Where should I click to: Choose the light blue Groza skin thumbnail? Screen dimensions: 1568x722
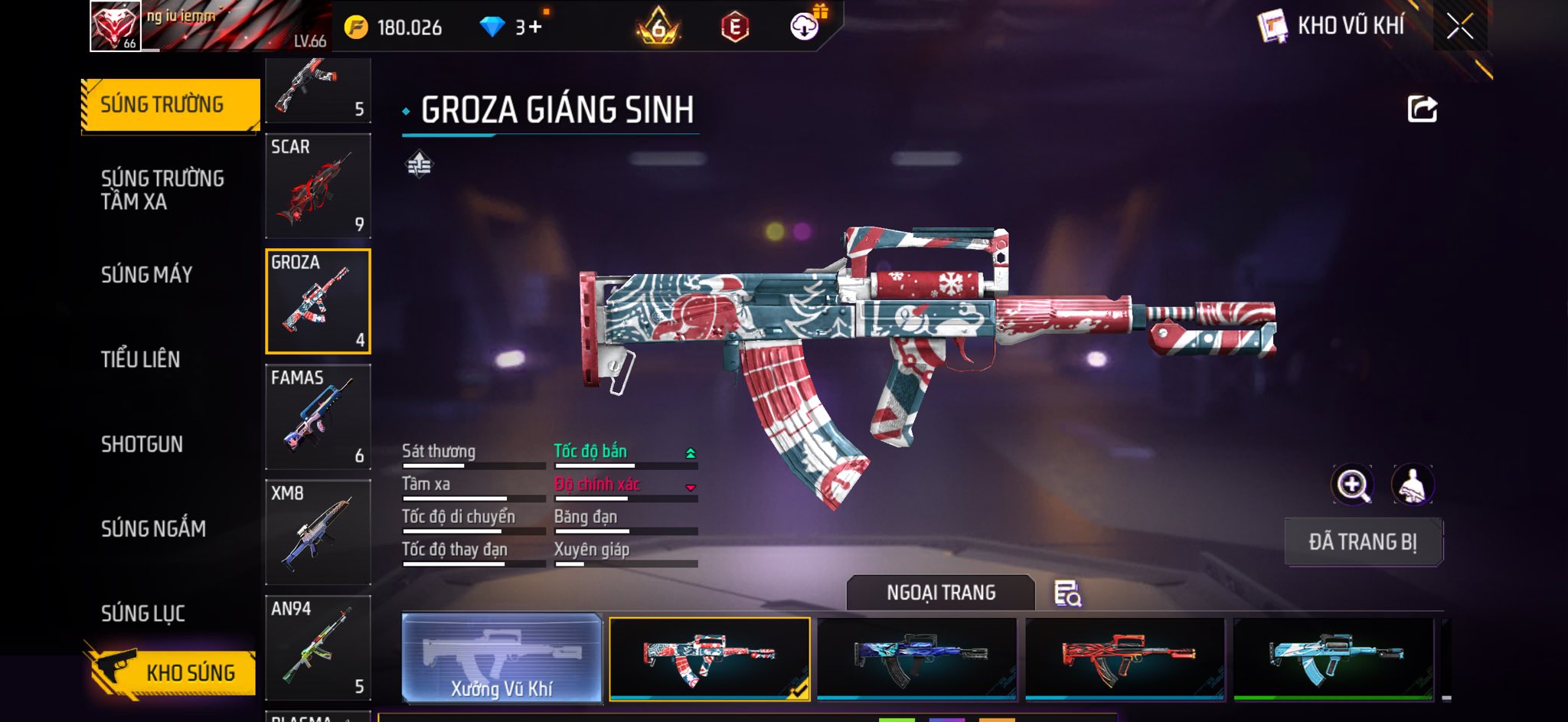1333,658
